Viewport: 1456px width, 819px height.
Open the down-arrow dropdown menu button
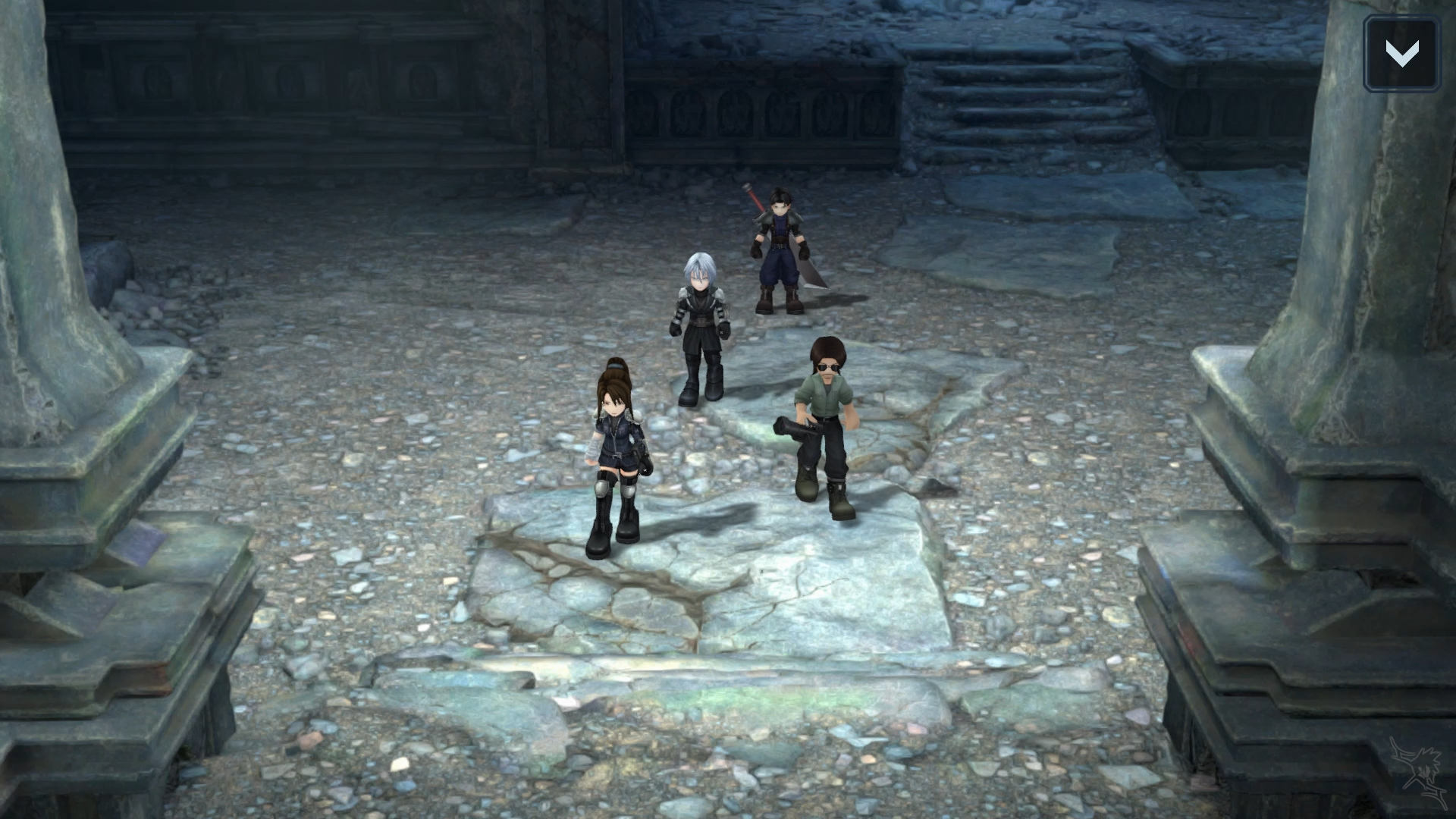pos(1401,54)
